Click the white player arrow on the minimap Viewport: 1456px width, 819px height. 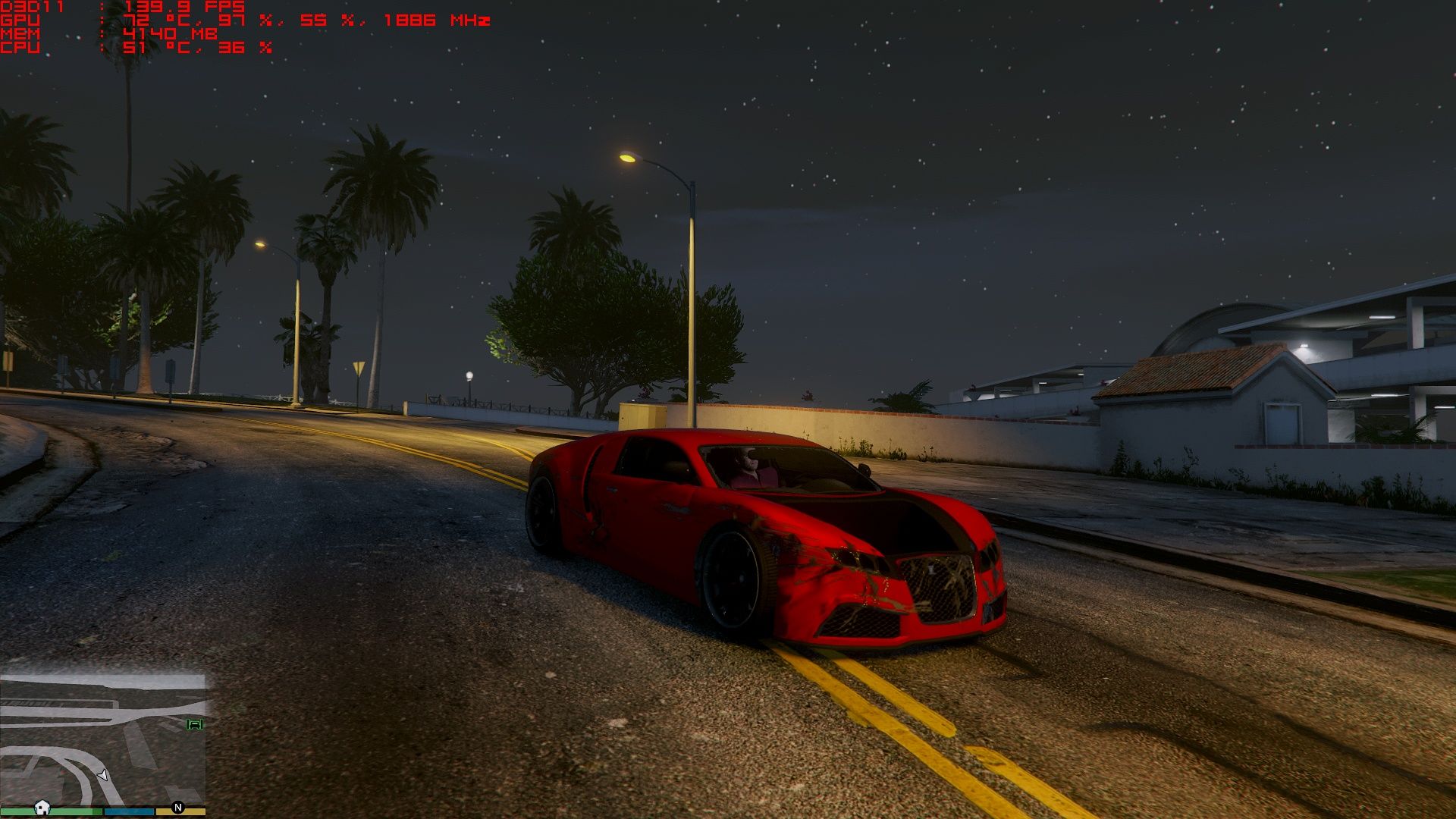(103, 775)
